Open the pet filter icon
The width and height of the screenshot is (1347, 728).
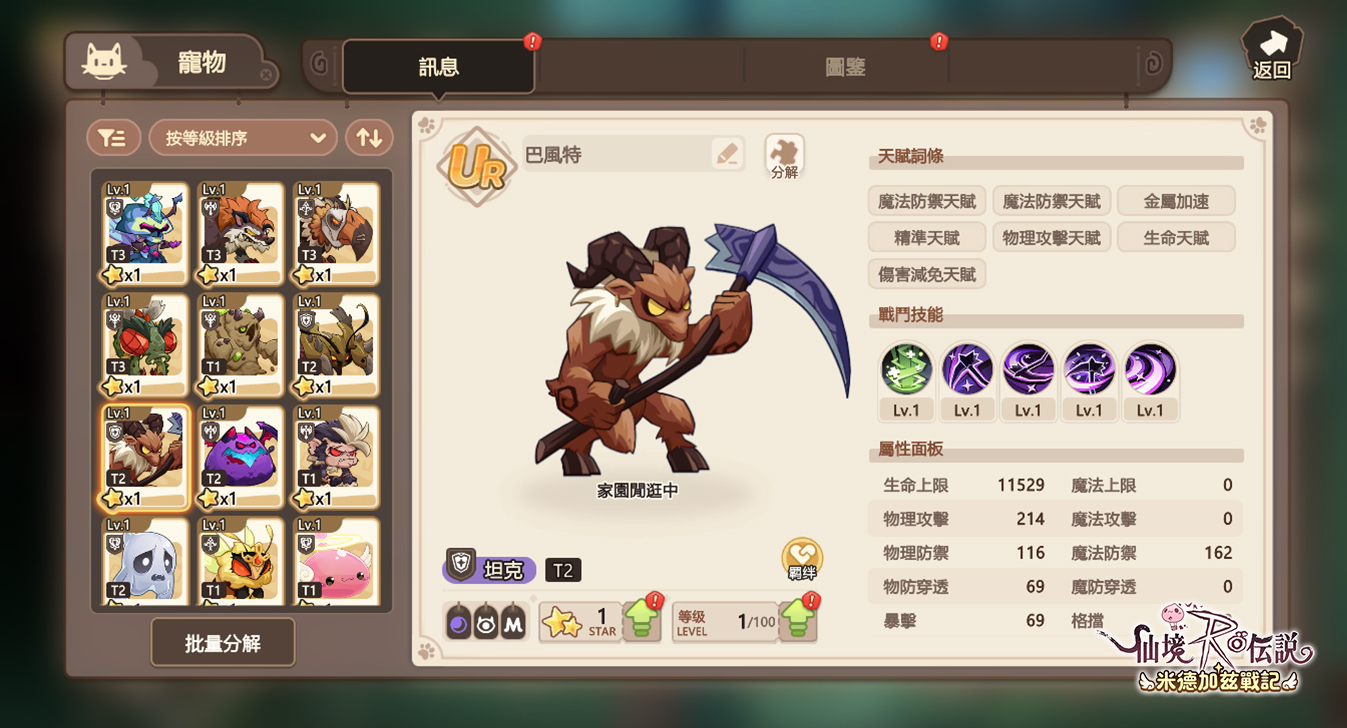(113, 137)
